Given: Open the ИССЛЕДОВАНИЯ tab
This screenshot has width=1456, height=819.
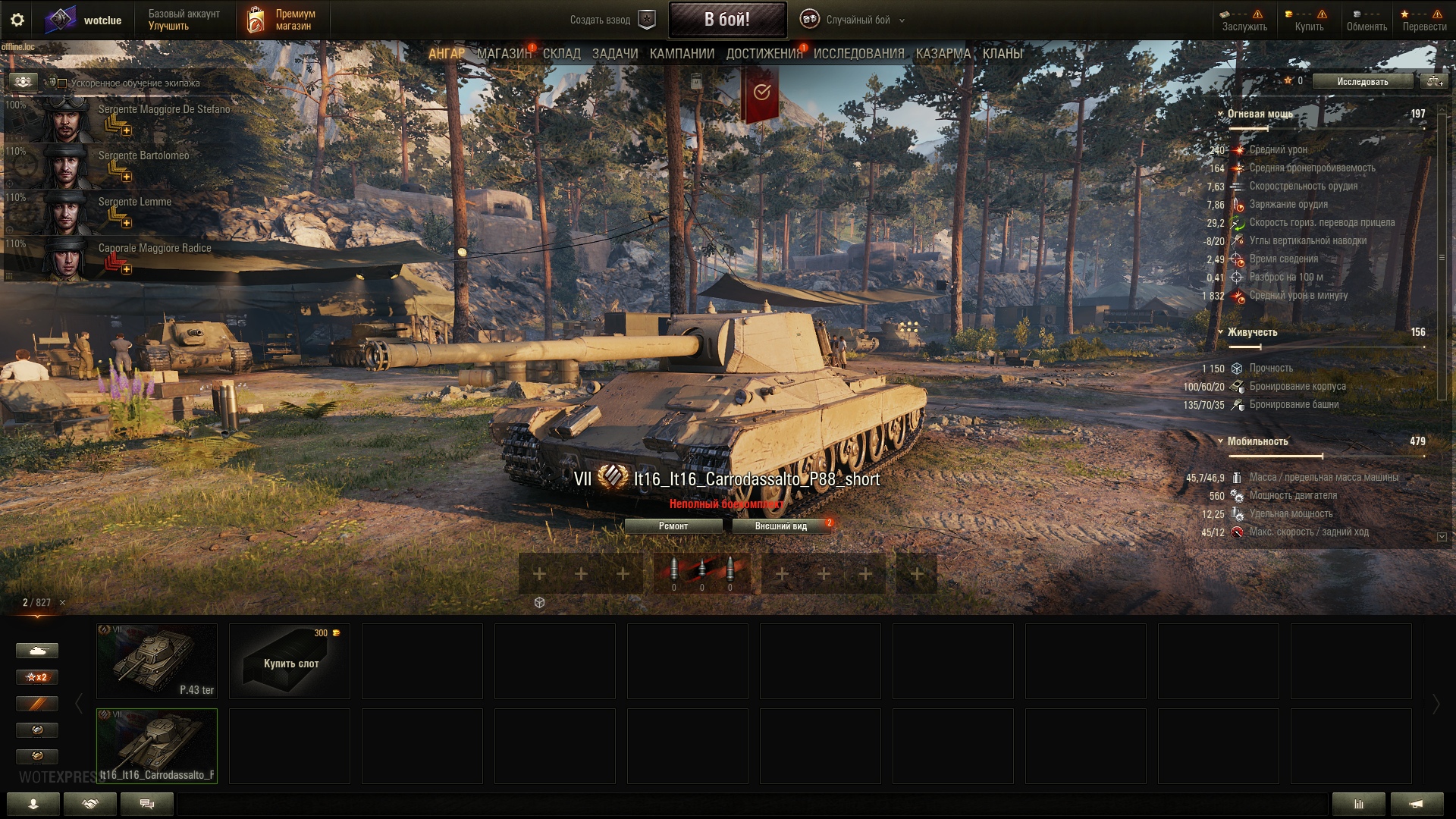Looking at the screenshot, I should click(x=858, y=54).
